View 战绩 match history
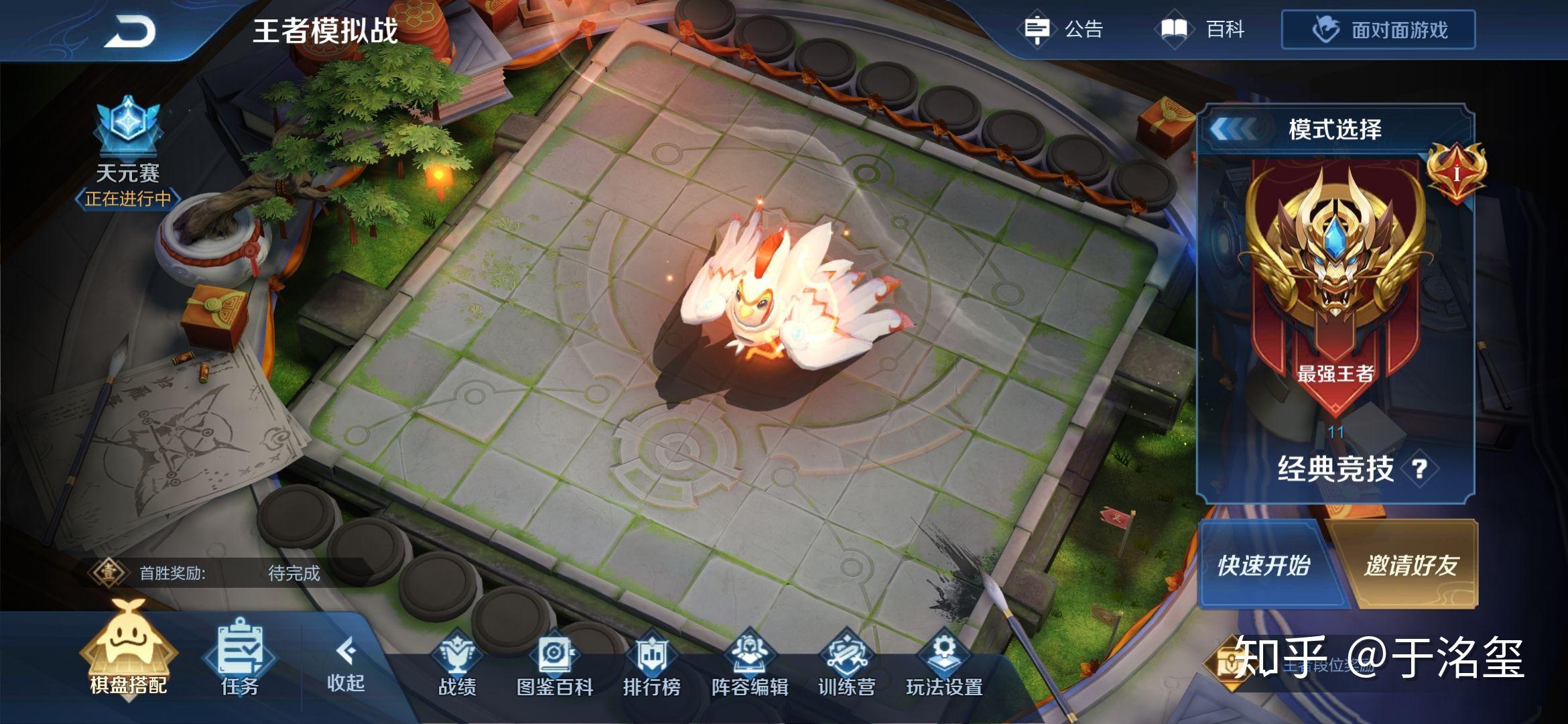The width and height of the screenshot is (1568, 724). click(457, 664)
